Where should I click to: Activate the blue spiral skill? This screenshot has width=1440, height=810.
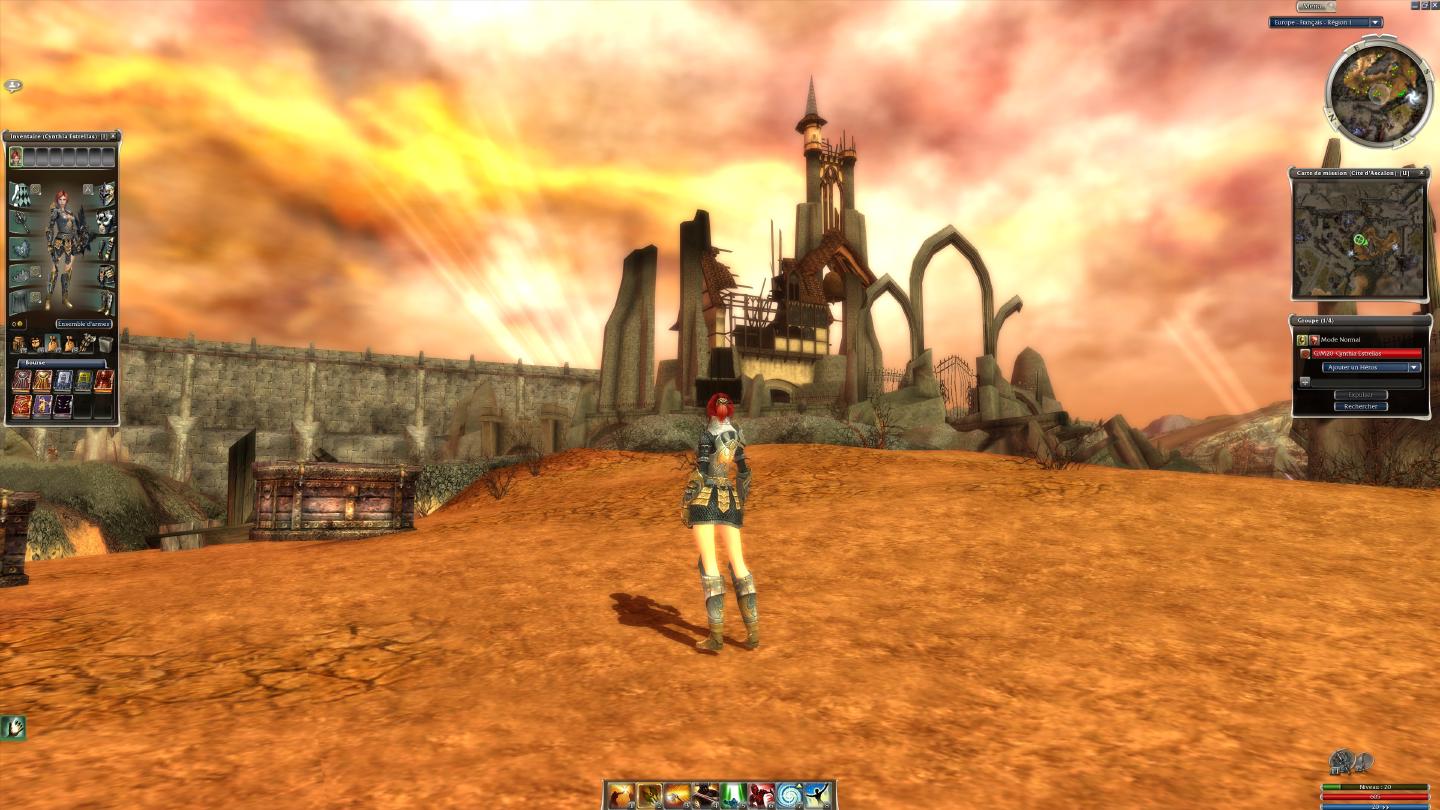coord(790,795)
